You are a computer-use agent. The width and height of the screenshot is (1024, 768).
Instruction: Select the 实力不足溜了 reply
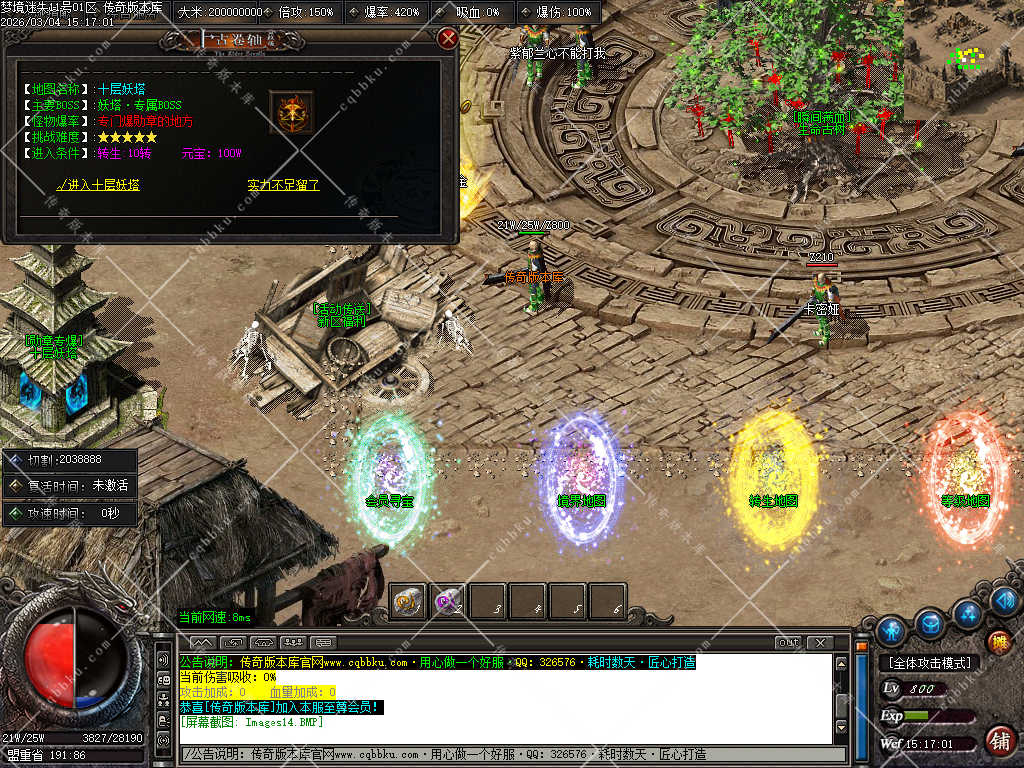tap(283, 185)
